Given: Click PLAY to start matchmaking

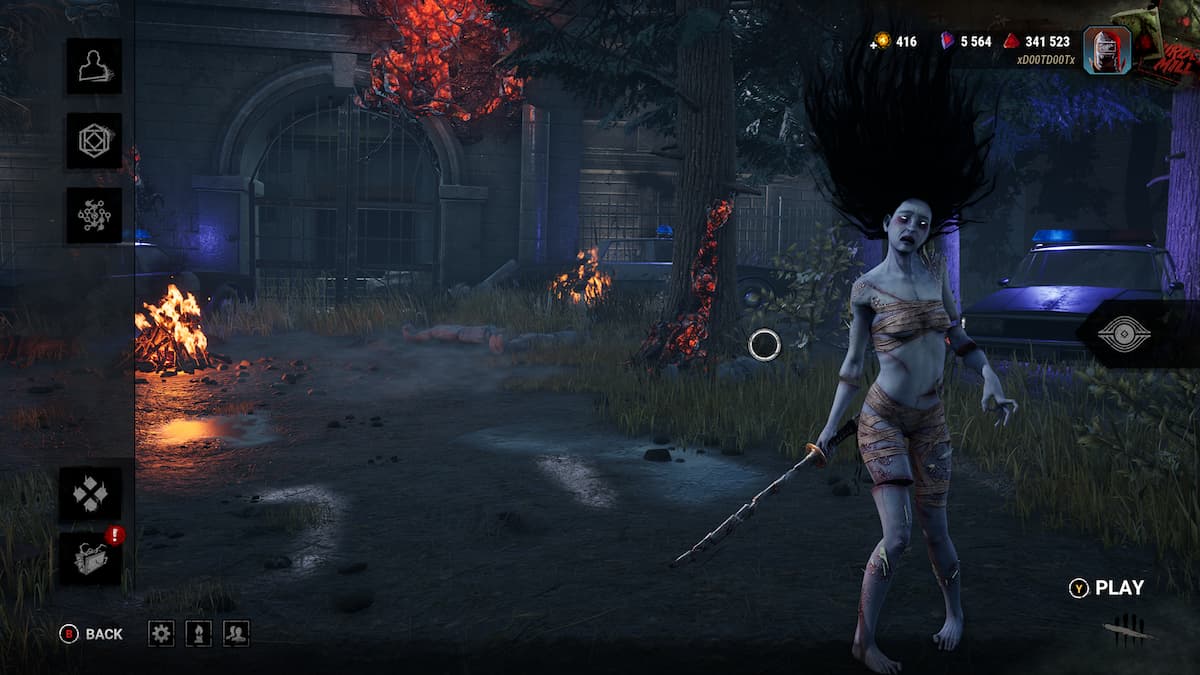Looking at the screenshot, I should click(x=1108, y=588).
